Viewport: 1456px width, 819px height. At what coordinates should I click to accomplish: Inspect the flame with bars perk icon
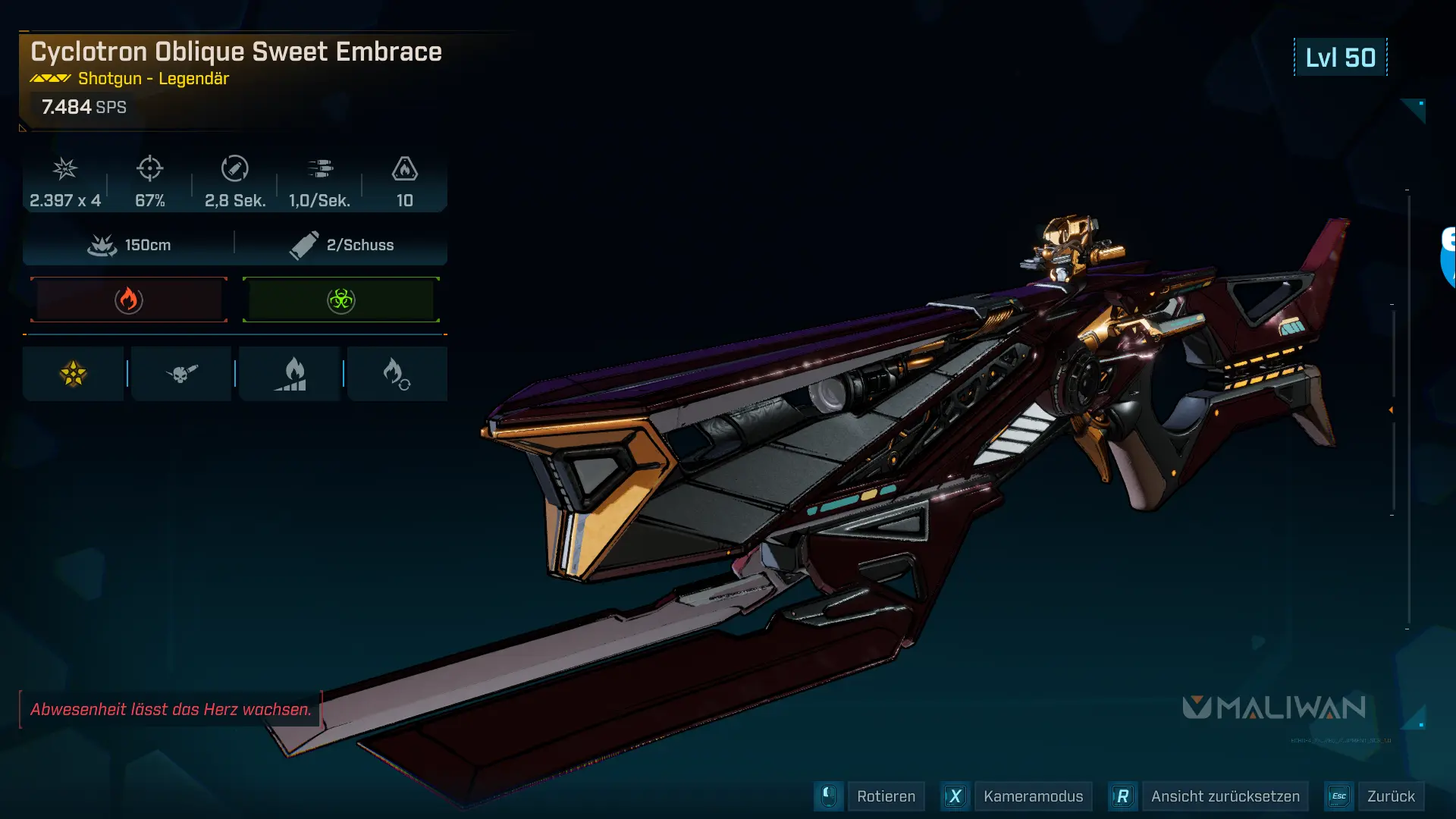[x=290, y=374]
